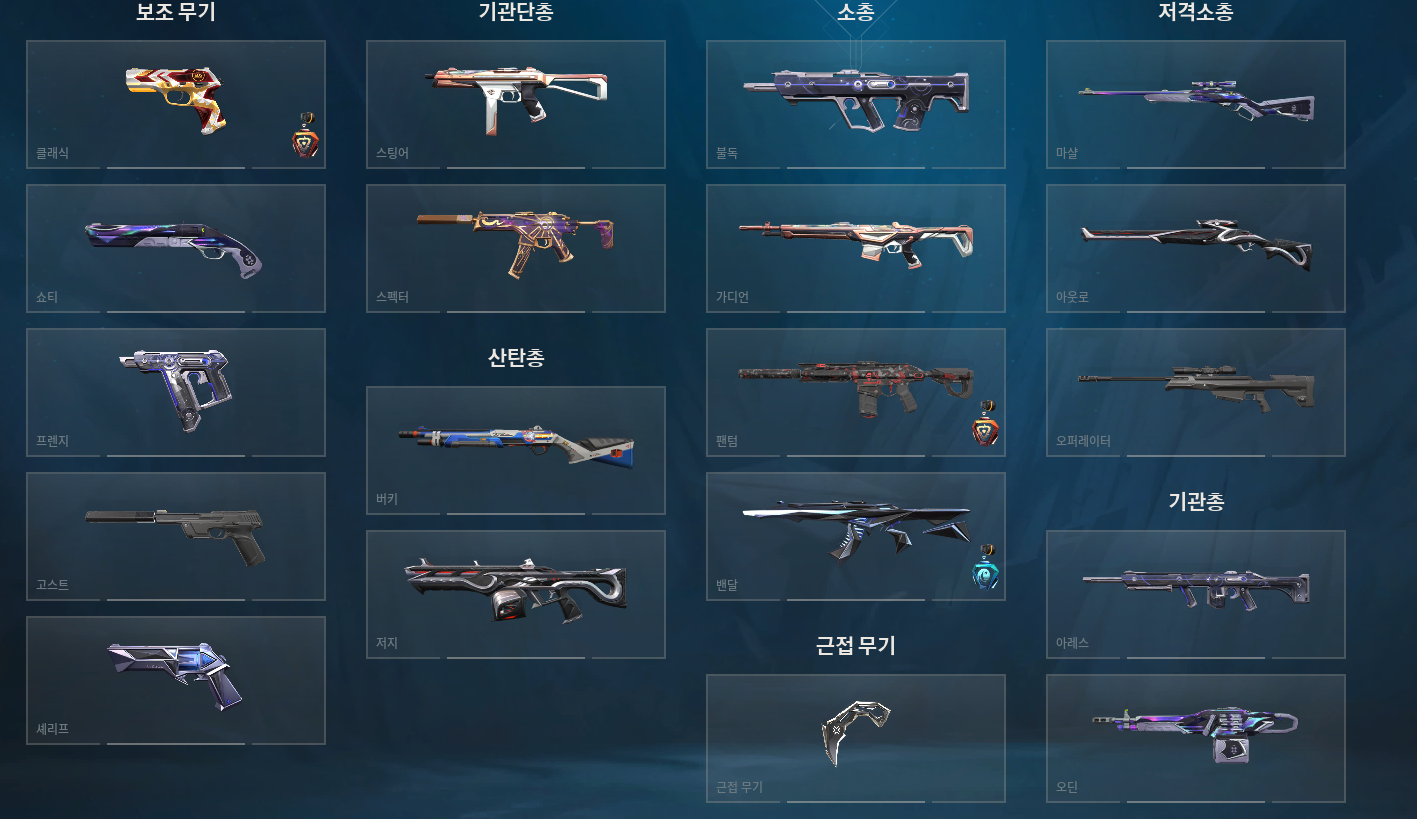Click the gun buddy charm beside the Classic pistol
The image size is (1417, 819).
pyautogui.click(x=307, y=142)
